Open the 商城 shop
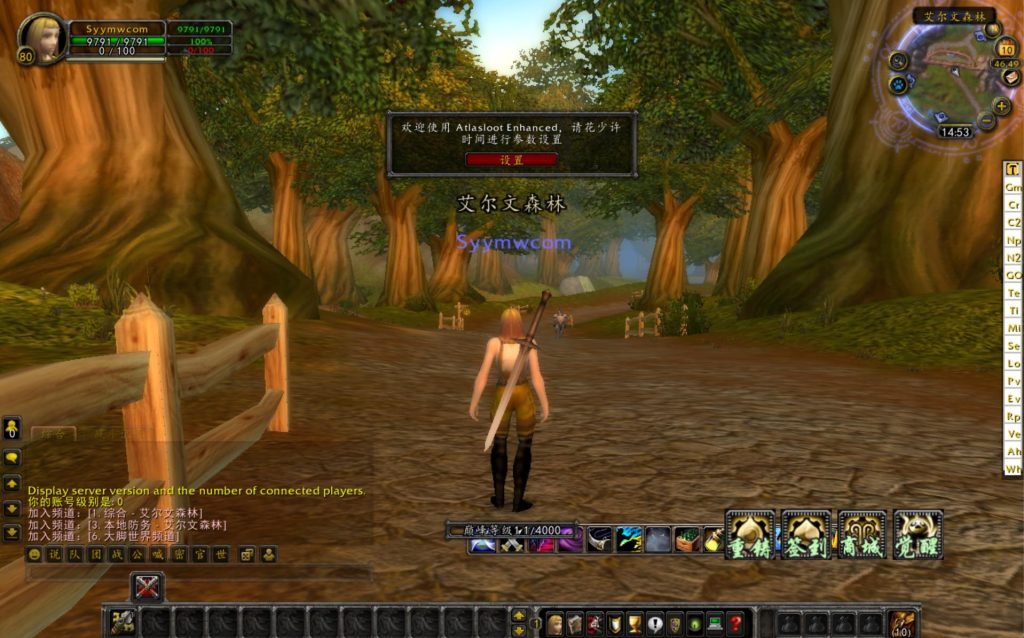The height and width of the screenshot is (638, 1024). tap(862, 535)
